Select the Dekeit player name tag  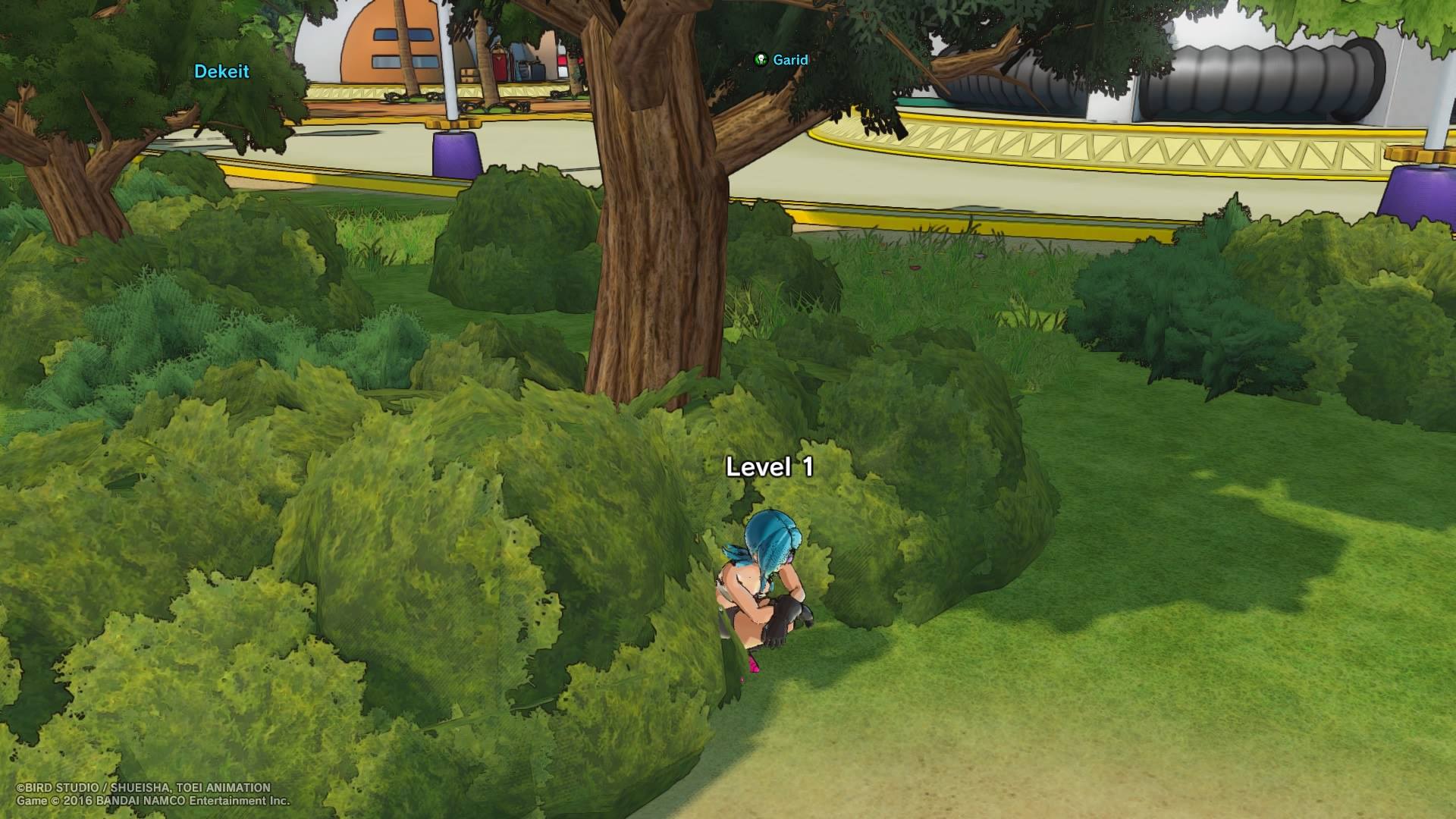coord(221,71)
